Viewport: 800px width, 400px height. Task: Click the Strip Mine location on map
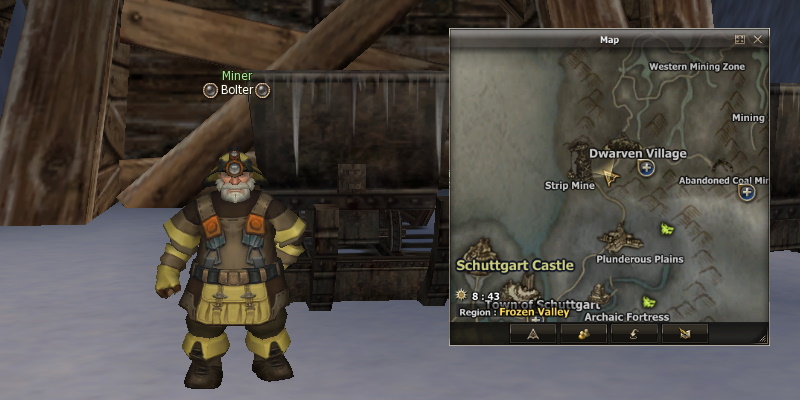[569, 185]
